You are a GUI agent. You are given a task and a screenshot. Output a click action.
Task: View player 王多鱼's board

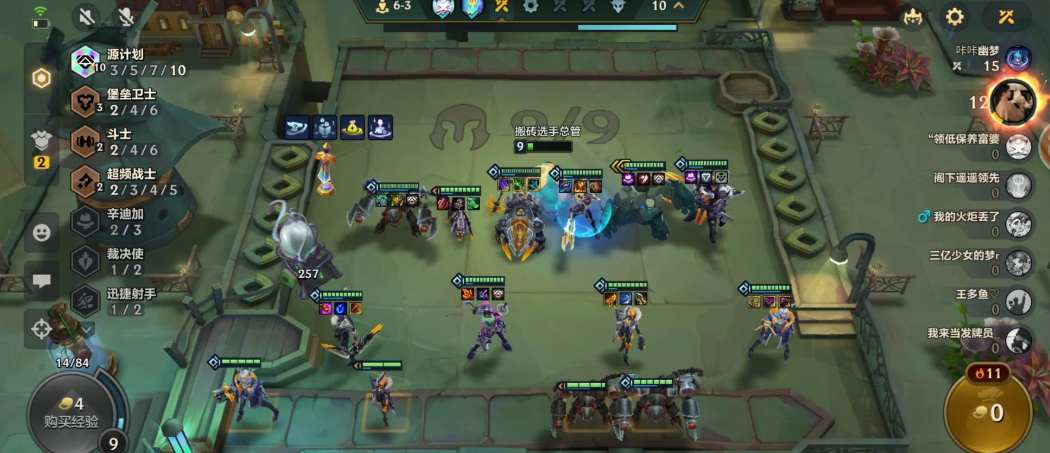pos(1018,301)
